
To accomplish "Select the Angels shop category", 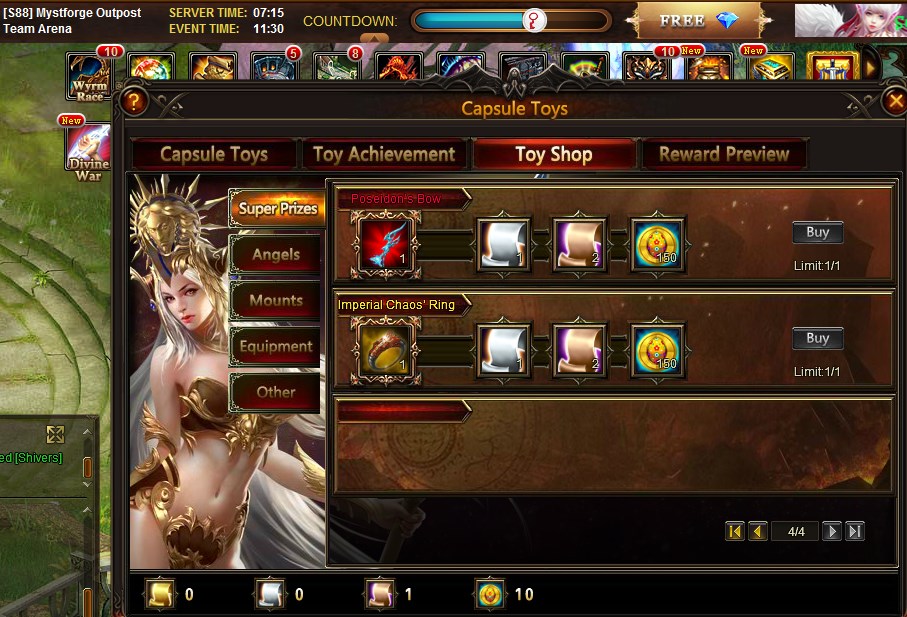I will click(x=275, y=254).
